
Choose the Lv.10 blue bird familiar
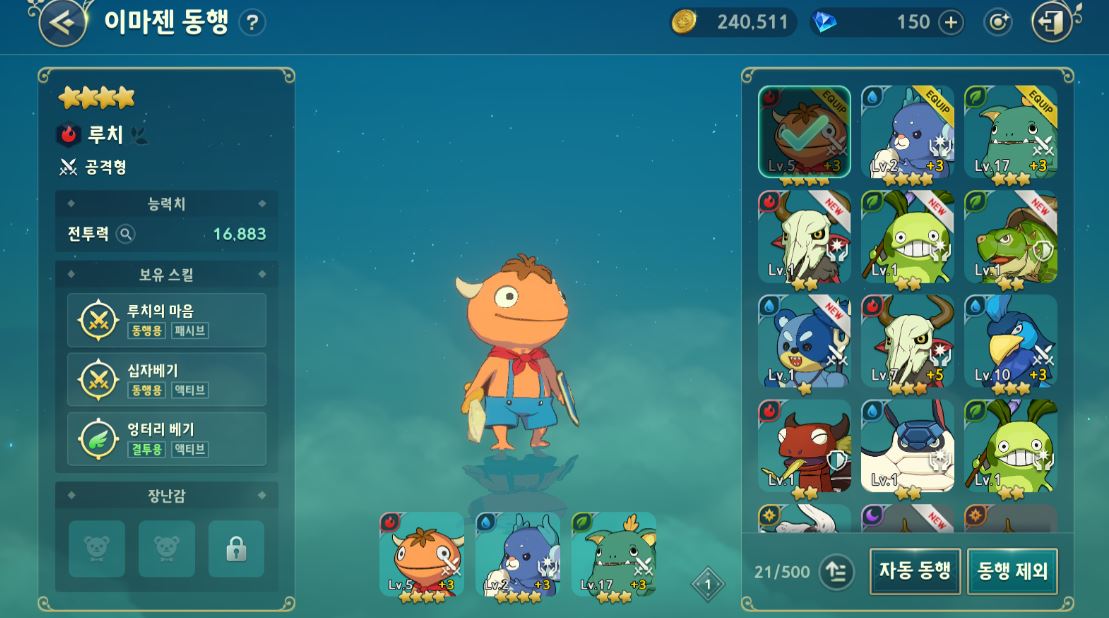tap(1010, 341)
